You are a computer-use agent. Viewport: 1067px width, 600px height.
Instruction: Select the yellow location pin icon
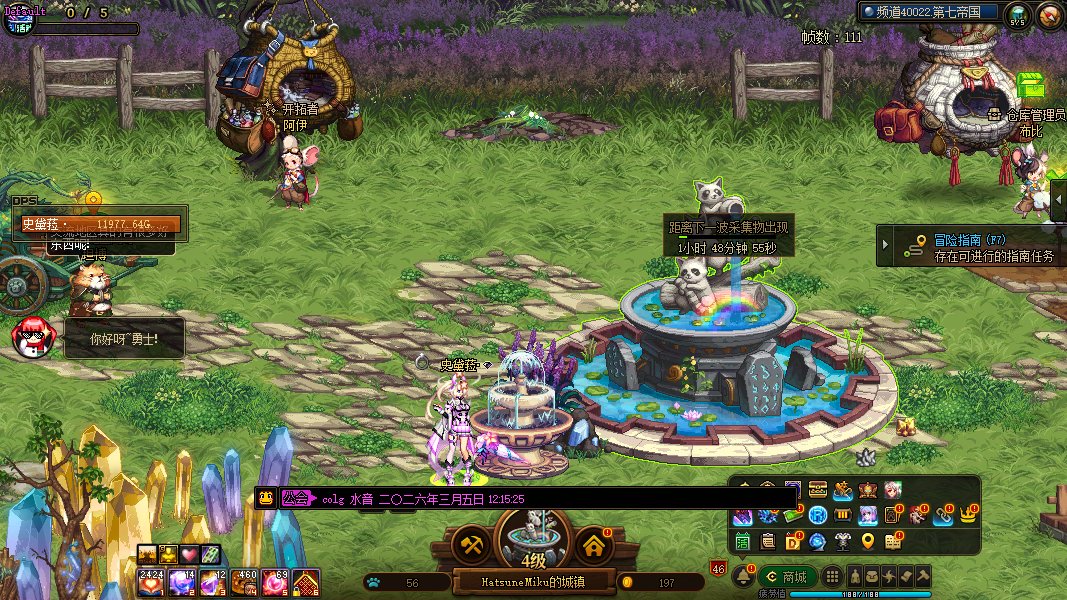click(x=868, y=541)
